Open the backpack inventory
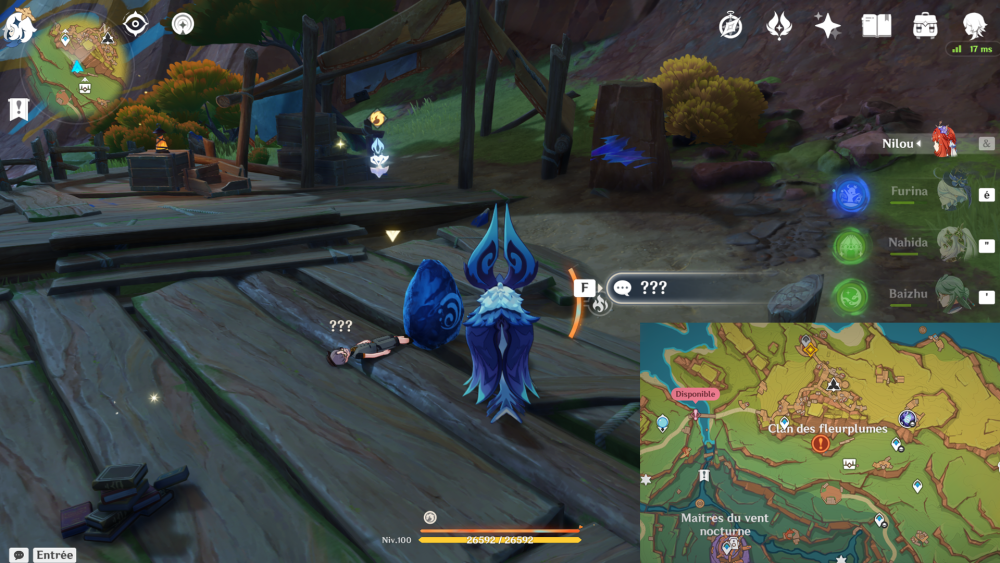Screen dimensions: 1000x563 (925, 26)
